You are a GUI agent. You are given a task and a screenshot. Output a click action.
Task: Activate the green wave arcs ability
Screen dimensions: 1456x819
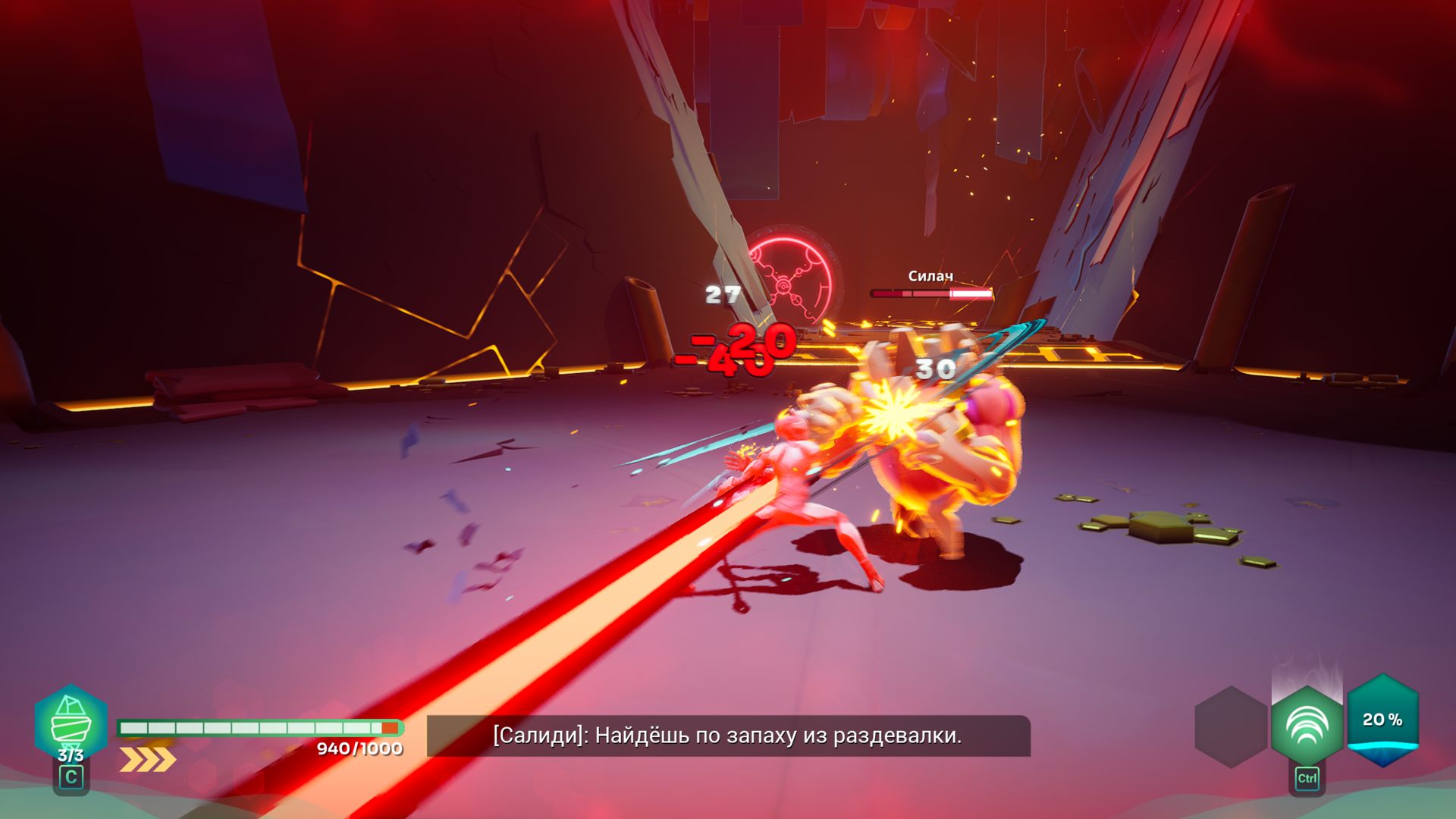(1307, 726)
